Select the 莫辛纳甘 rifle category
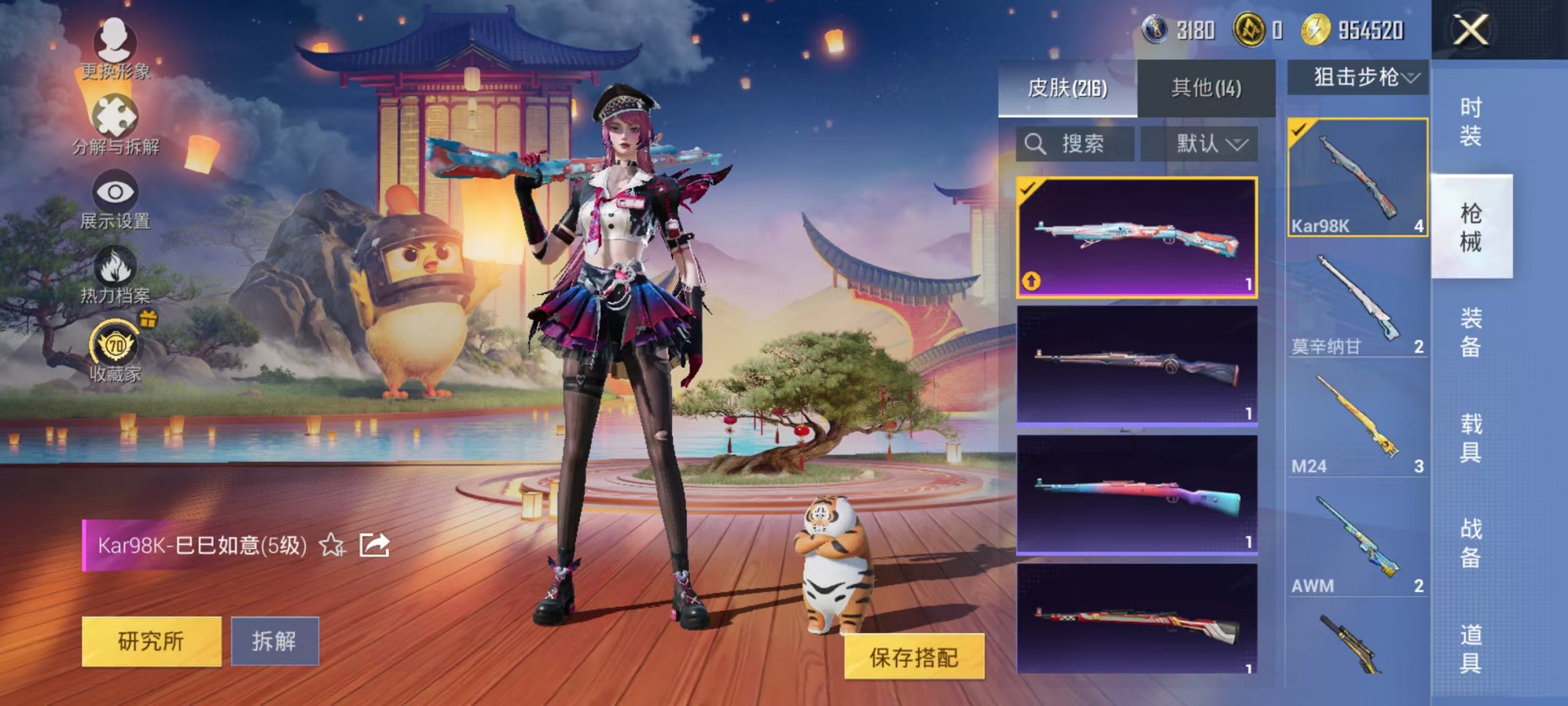The width and height of the screenshot is (1568, 706). click(1357, 304)
